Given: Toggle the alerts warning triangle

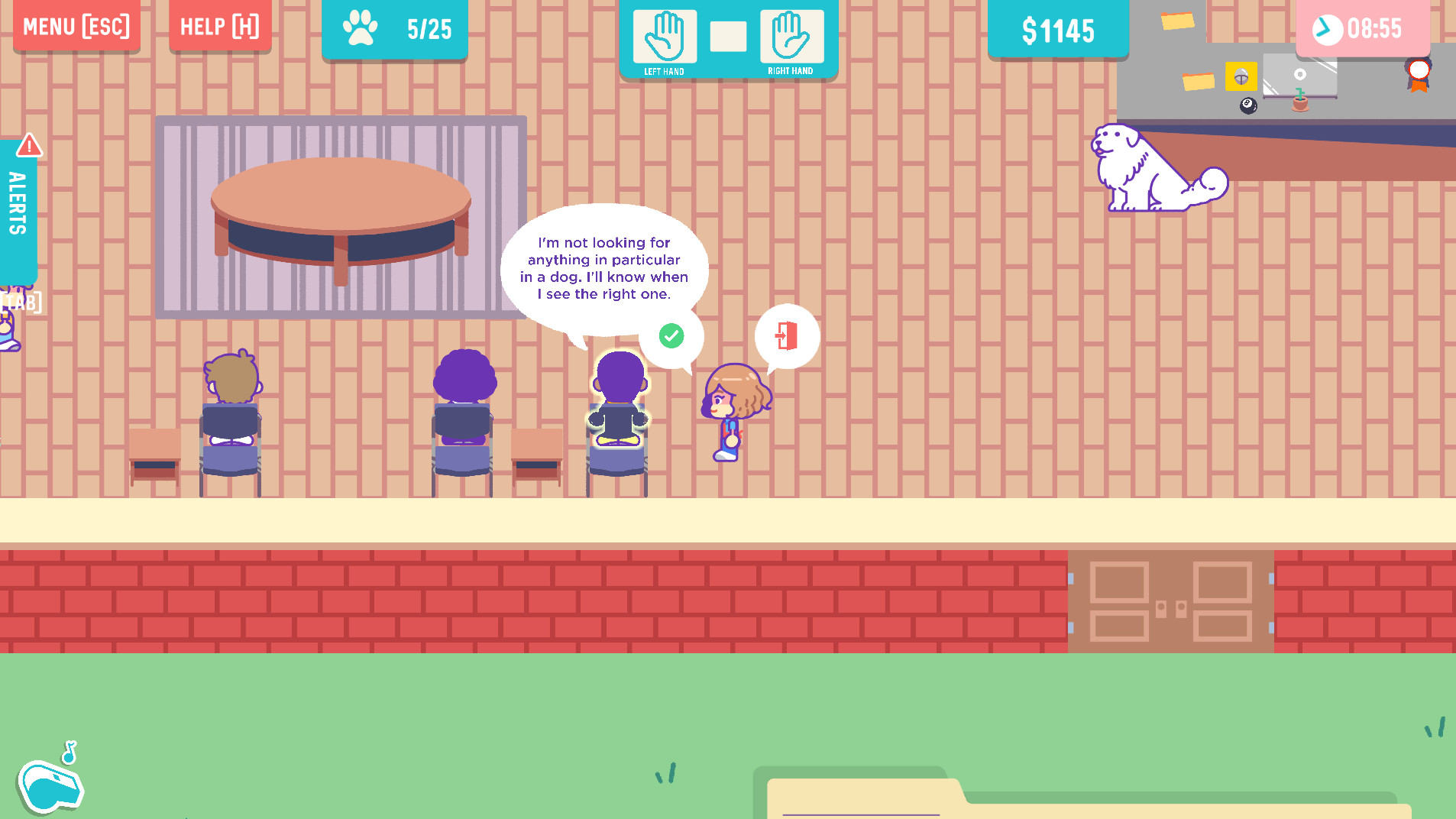Looking at the screenshot, I should coord(29,145).
